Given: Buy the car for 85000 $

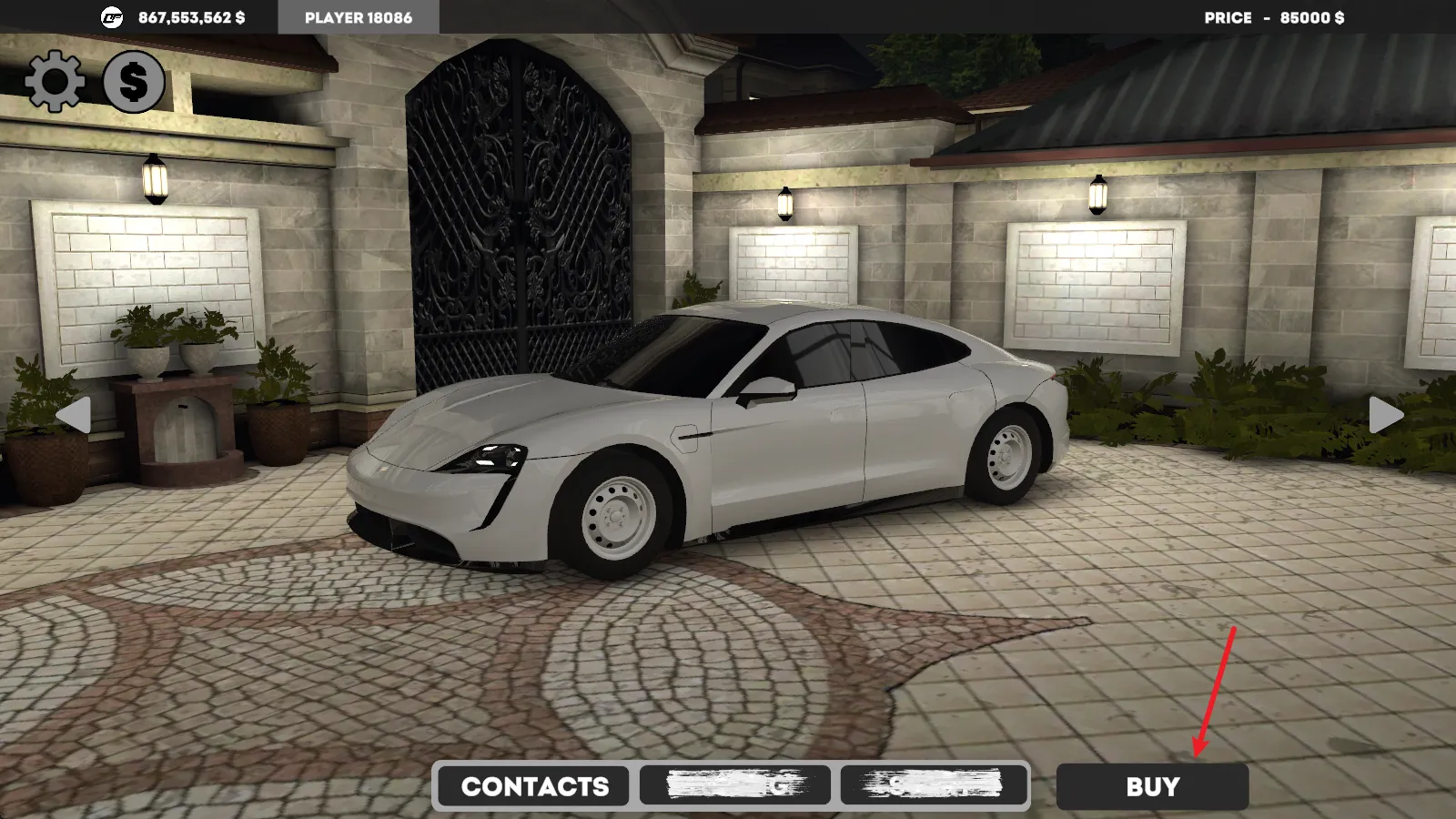Looking at the screenshot, I should [x=1152, y=786].
